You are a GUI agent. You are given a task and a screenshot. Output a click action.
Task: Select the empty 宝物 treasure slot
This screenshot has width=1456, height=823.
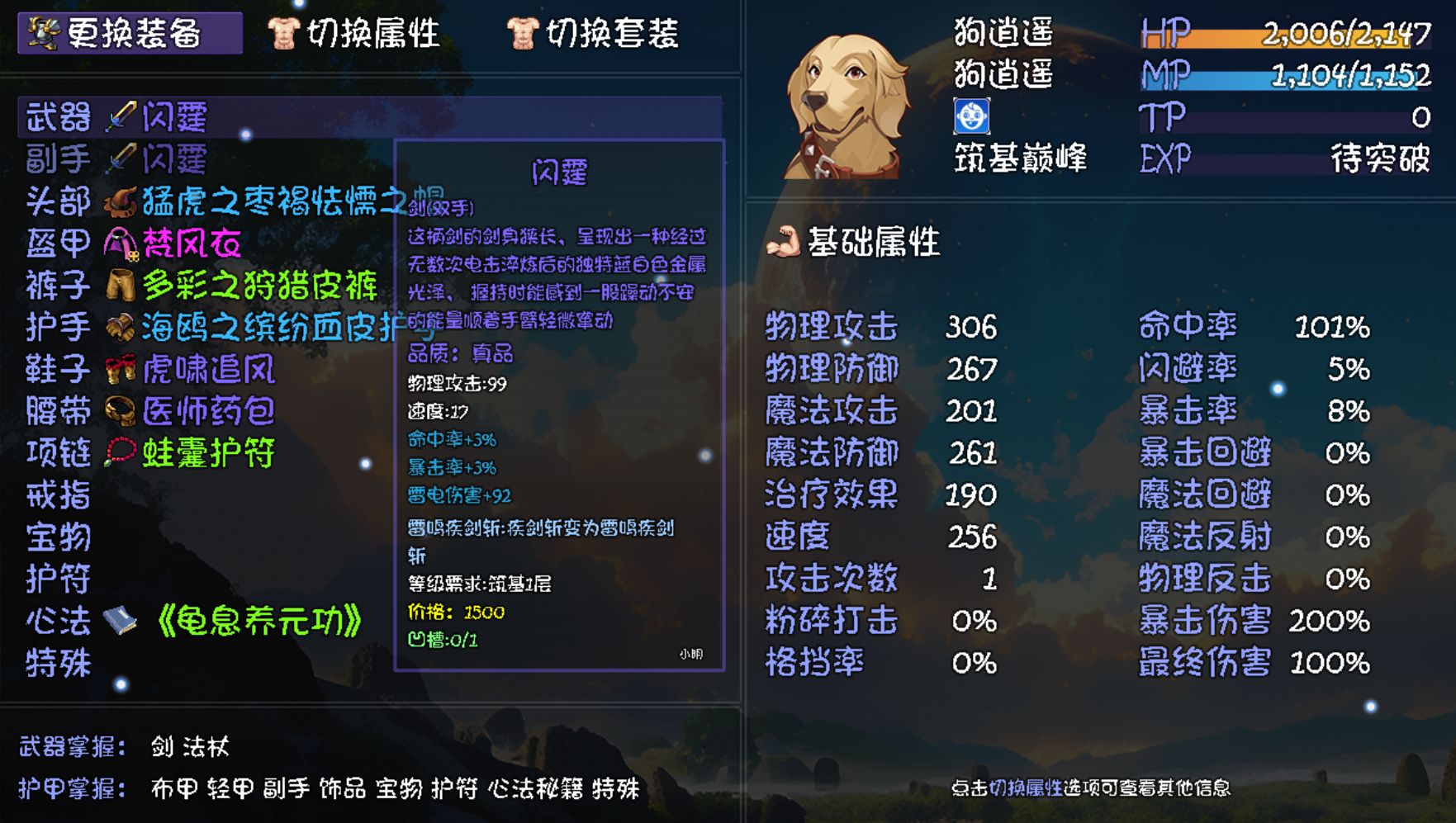click(x=58, y=537)
